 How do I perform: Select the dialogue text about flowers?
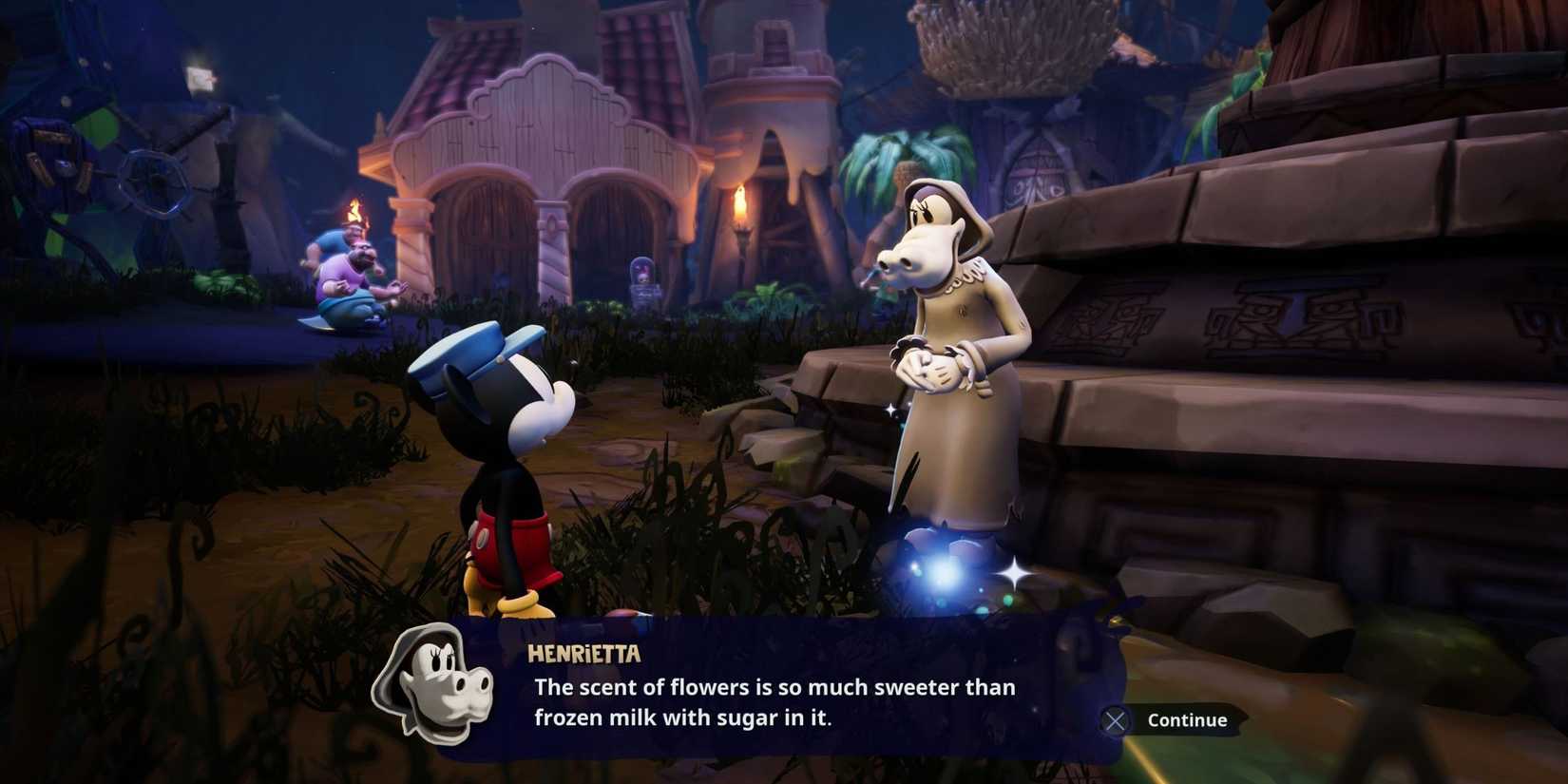773,701
